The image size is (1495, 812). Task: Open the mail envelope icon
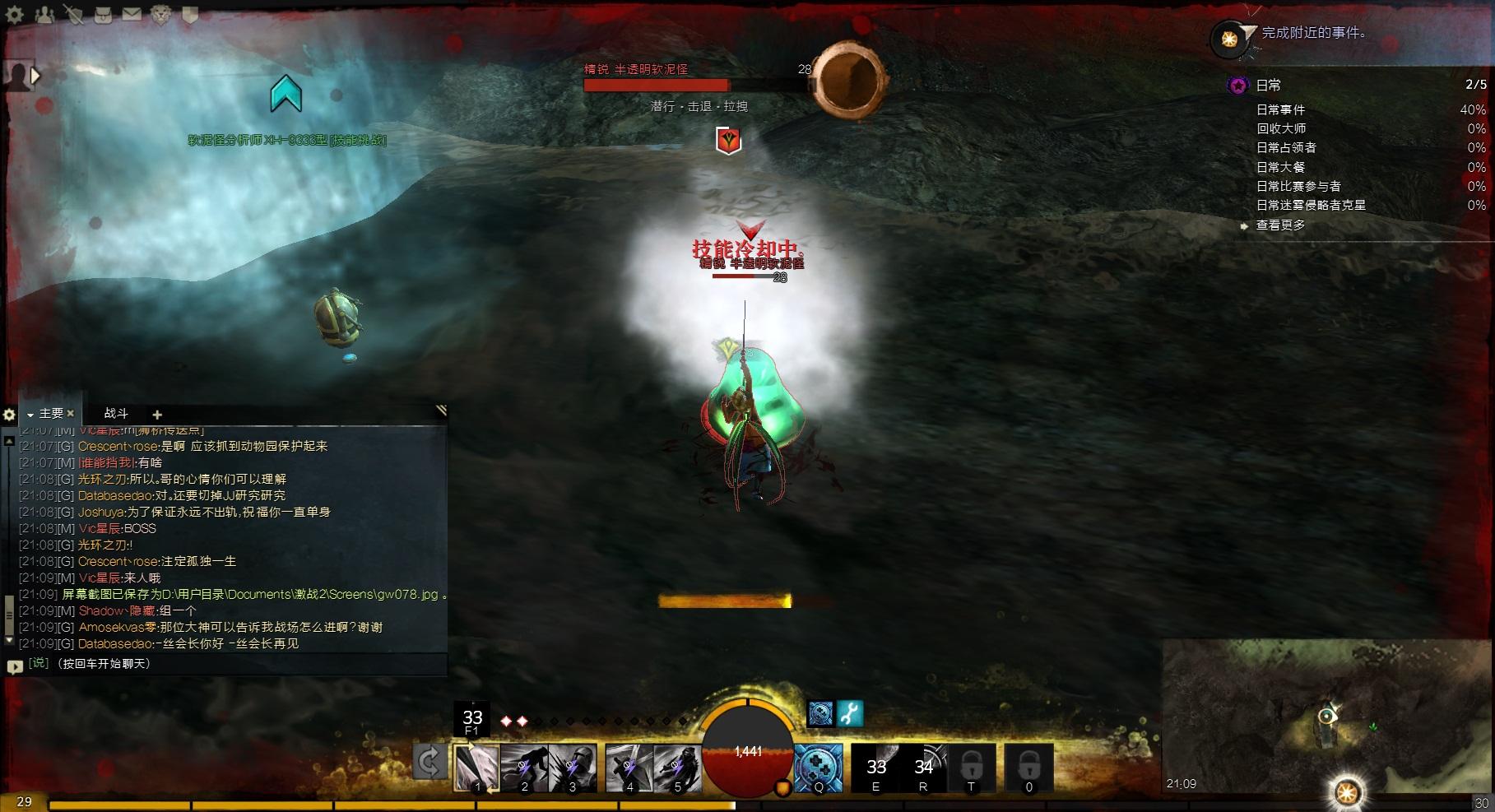pos(132,14)
